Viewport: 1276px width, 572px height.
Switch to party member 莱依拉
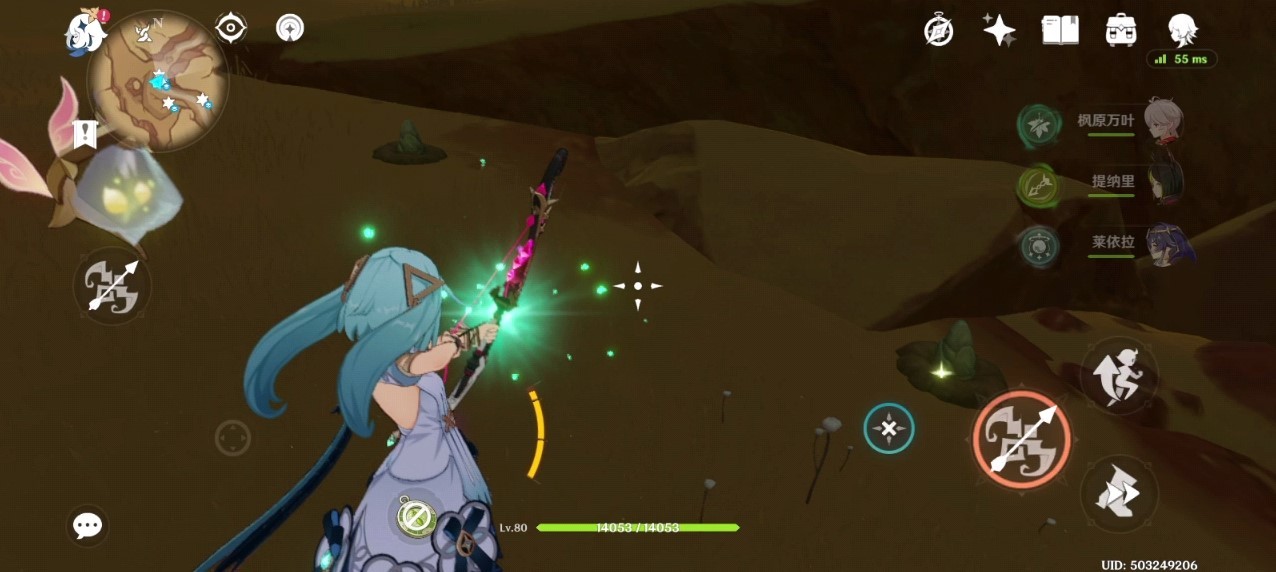coord(1162,244)
